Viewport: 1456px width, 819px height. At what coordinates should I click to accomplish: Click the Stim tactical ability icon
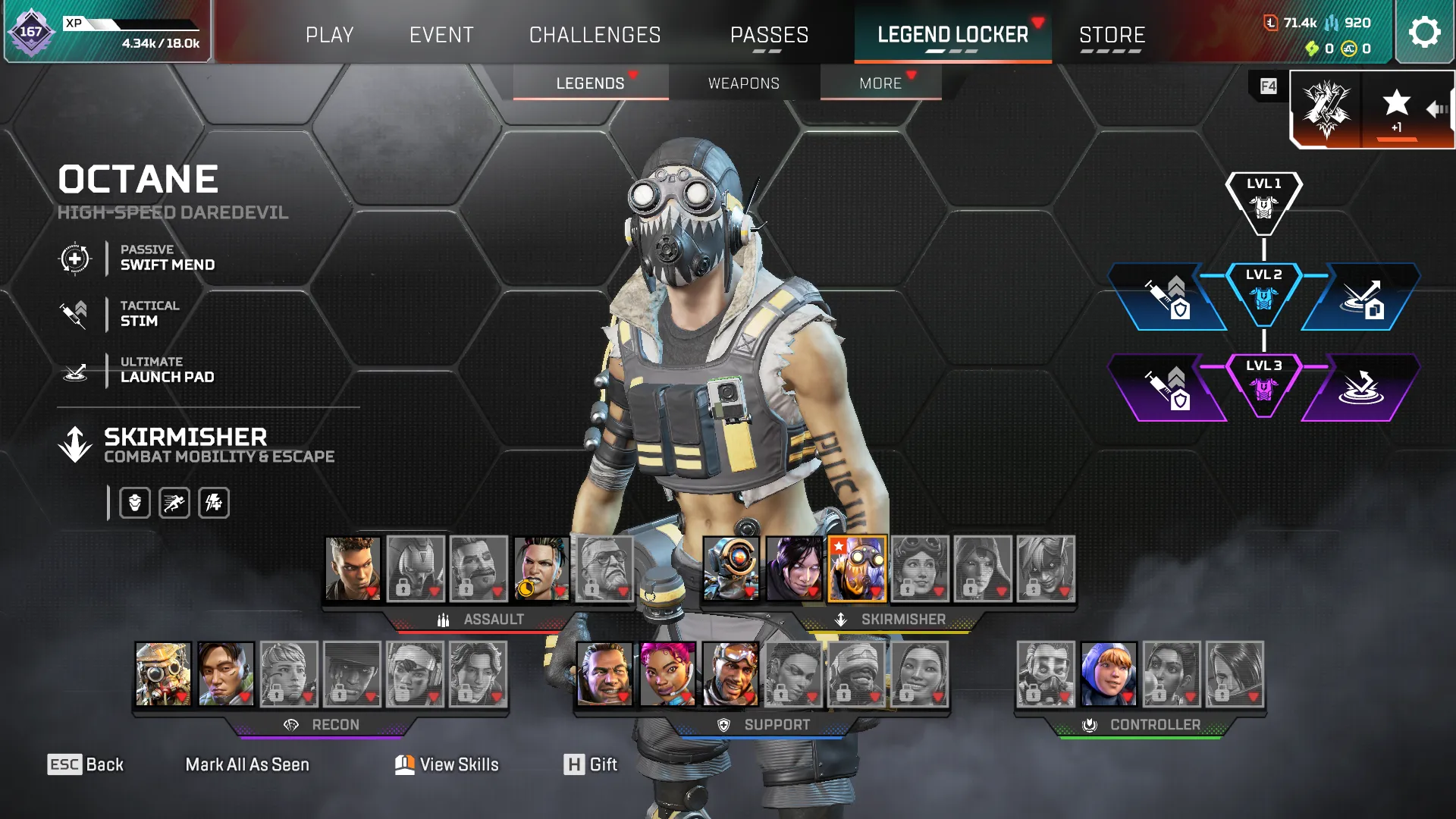pos(74,314)
